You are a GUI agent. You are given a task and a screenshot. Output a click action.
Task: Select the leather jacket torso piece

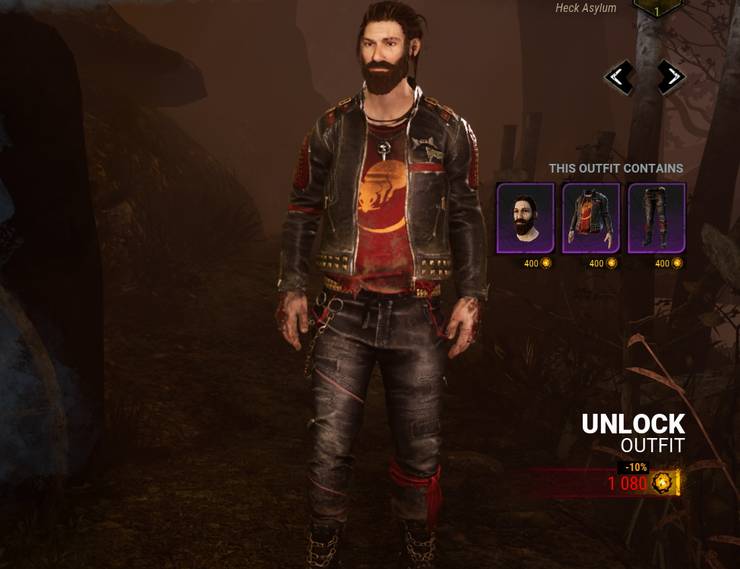591,218
